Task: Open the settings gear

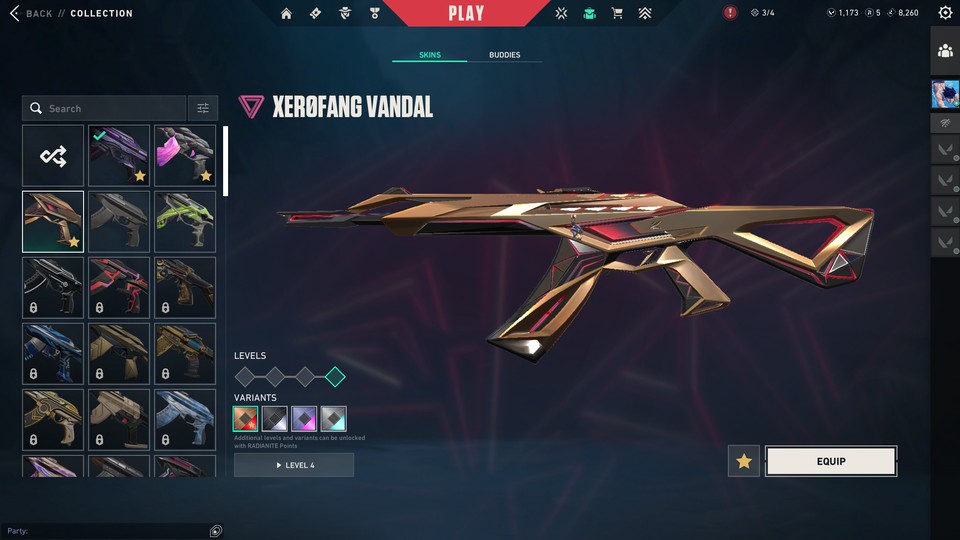Action: pos(945,13)
